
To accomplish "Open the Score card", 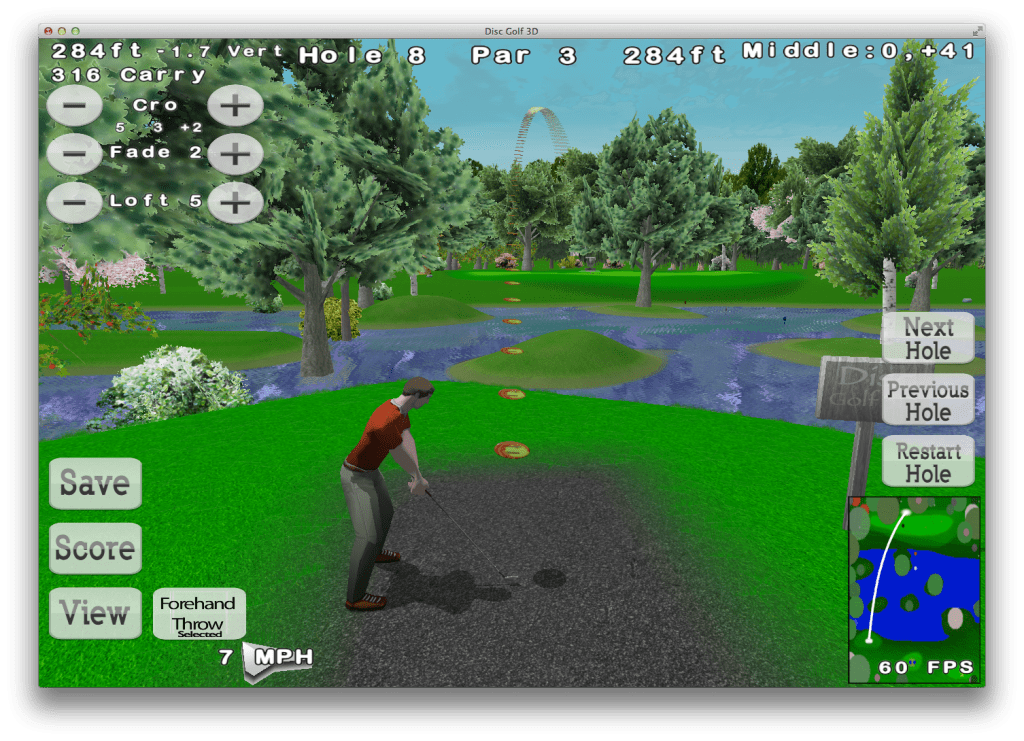I will coord(95,548).
